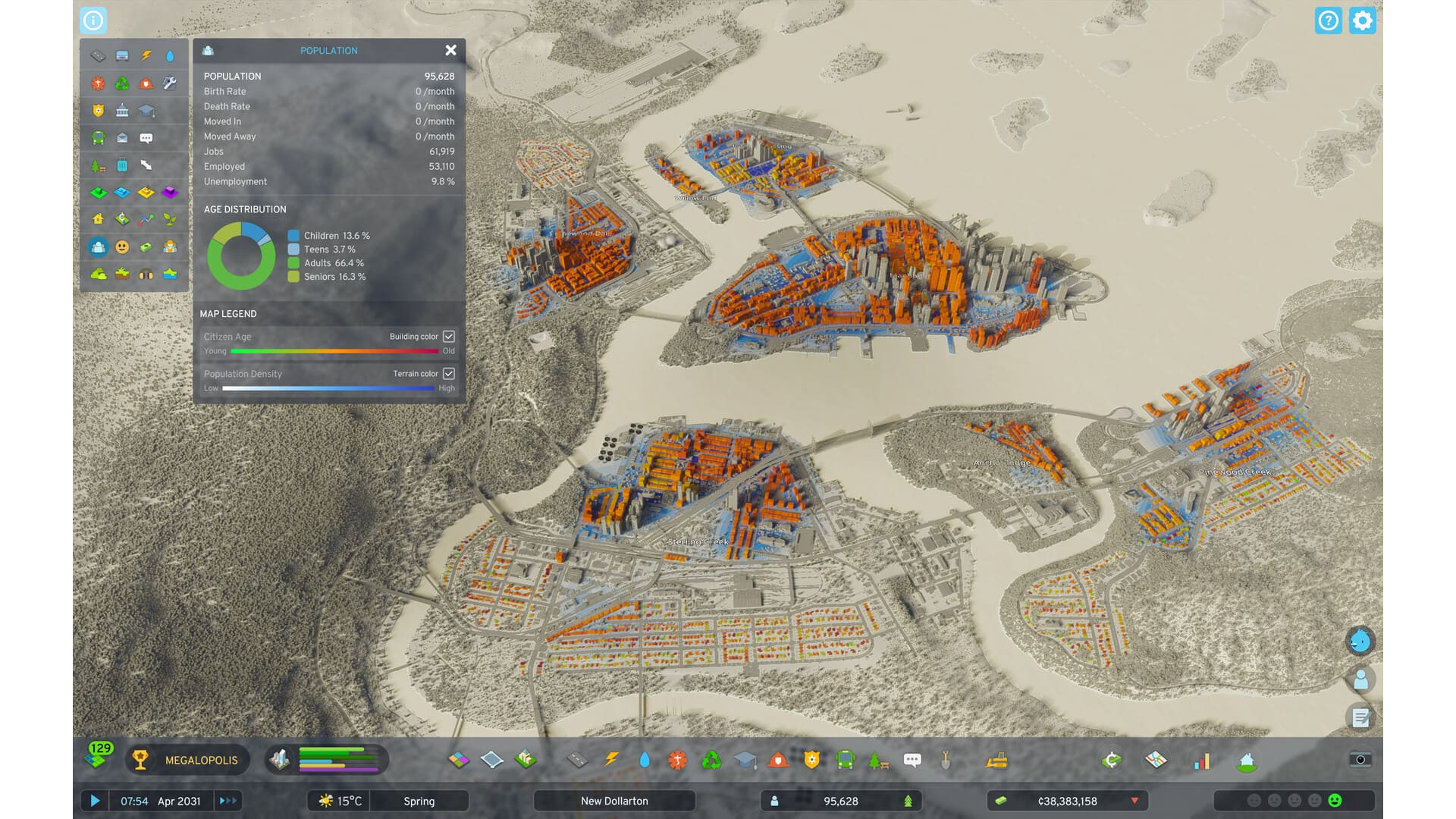
Task: Open the help question mark button
Action: coord(1328,20)
